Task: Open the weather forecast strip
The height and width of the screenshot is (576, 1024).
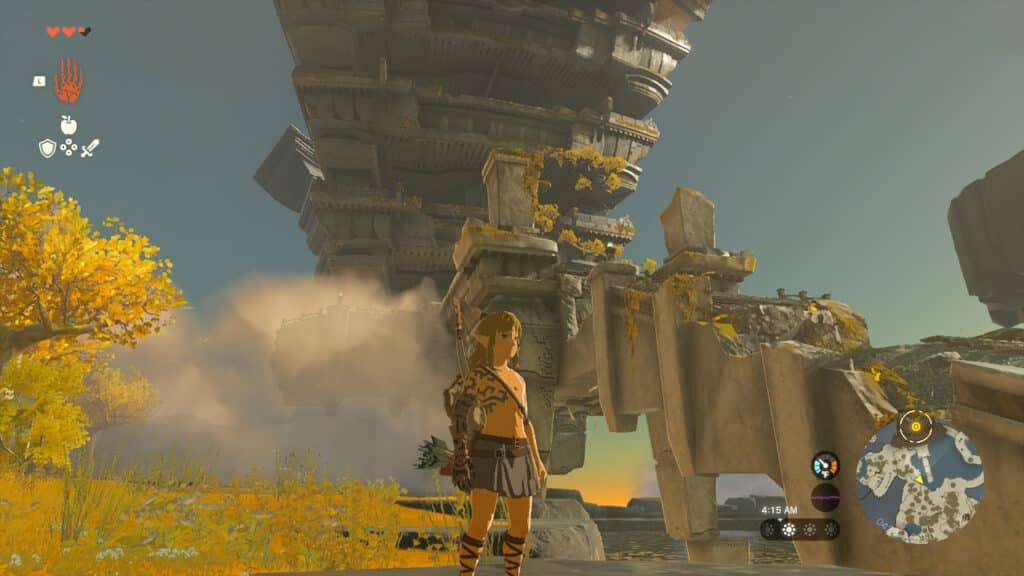Action: click(x=800, y=529)
